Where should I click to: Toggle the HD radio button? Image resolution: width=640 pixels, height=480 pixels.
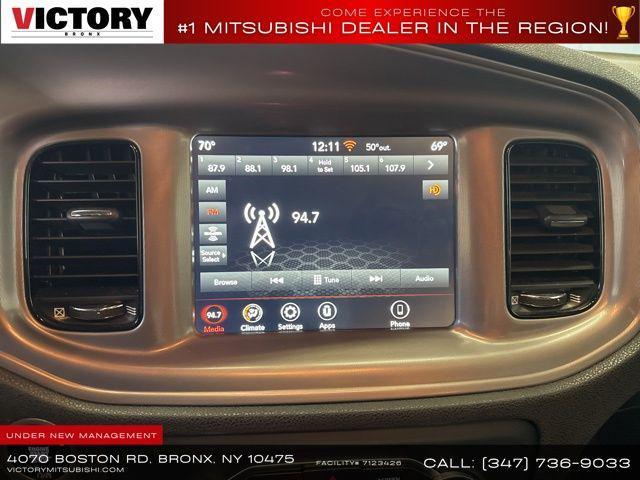435,190
